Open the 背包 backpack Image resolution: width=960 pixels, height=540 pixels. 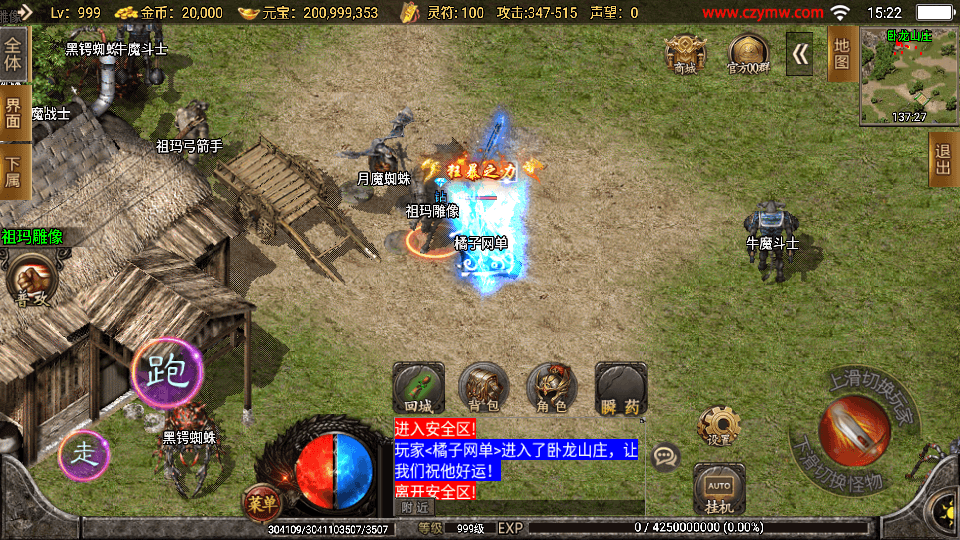point(484,388)
